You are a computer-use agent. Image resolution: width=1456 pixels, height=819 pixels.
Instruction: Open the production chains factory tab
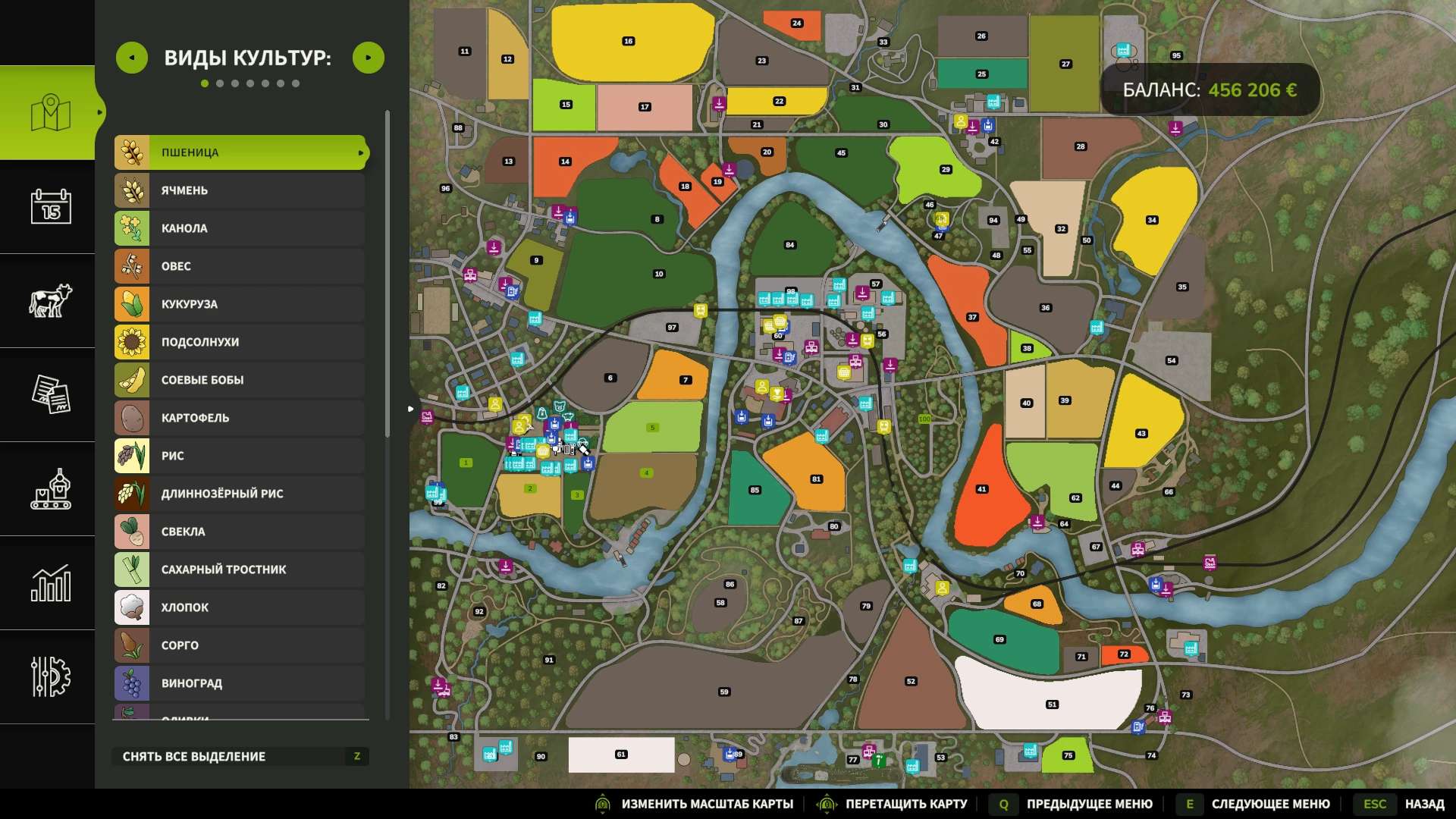coord(50,488)
